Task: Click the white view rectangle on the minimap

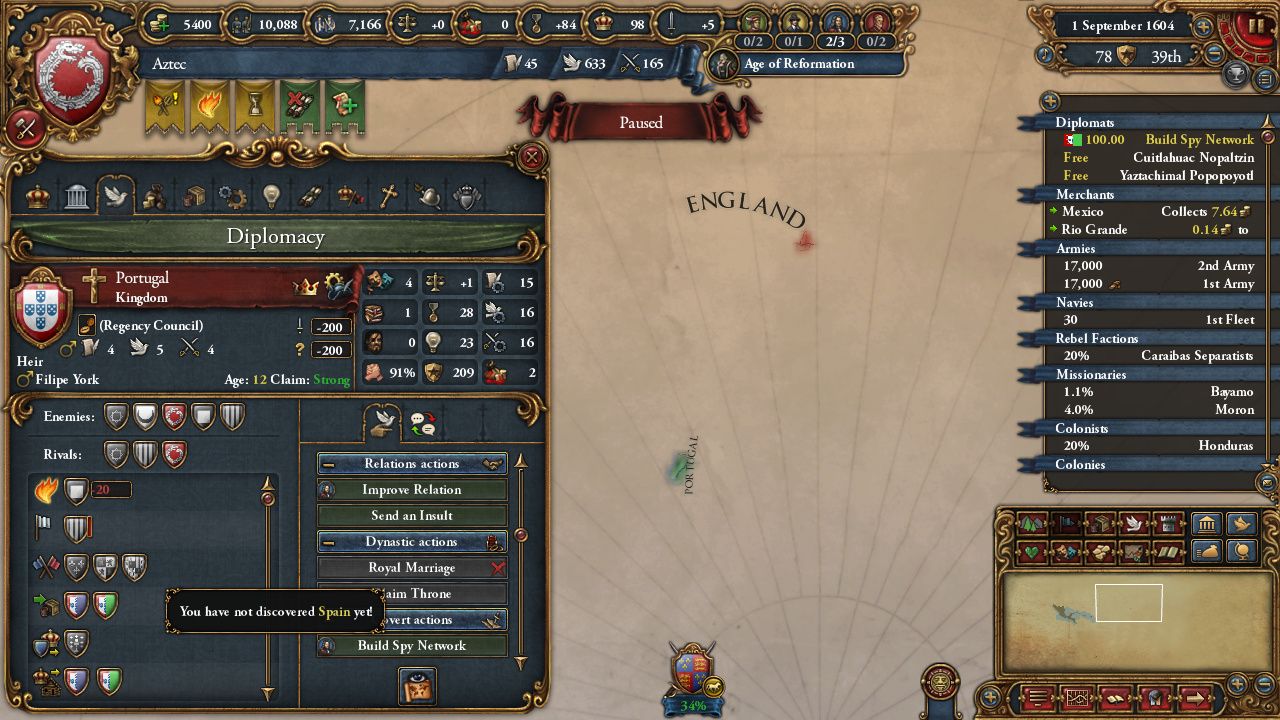Action: pos(1128,602)
